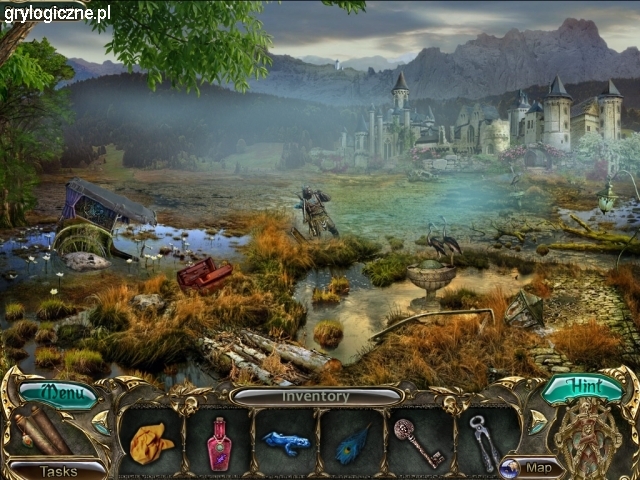The image size is (640, 480).
Task: Choose the peacock feather item
Action: [x=352, y=442]
